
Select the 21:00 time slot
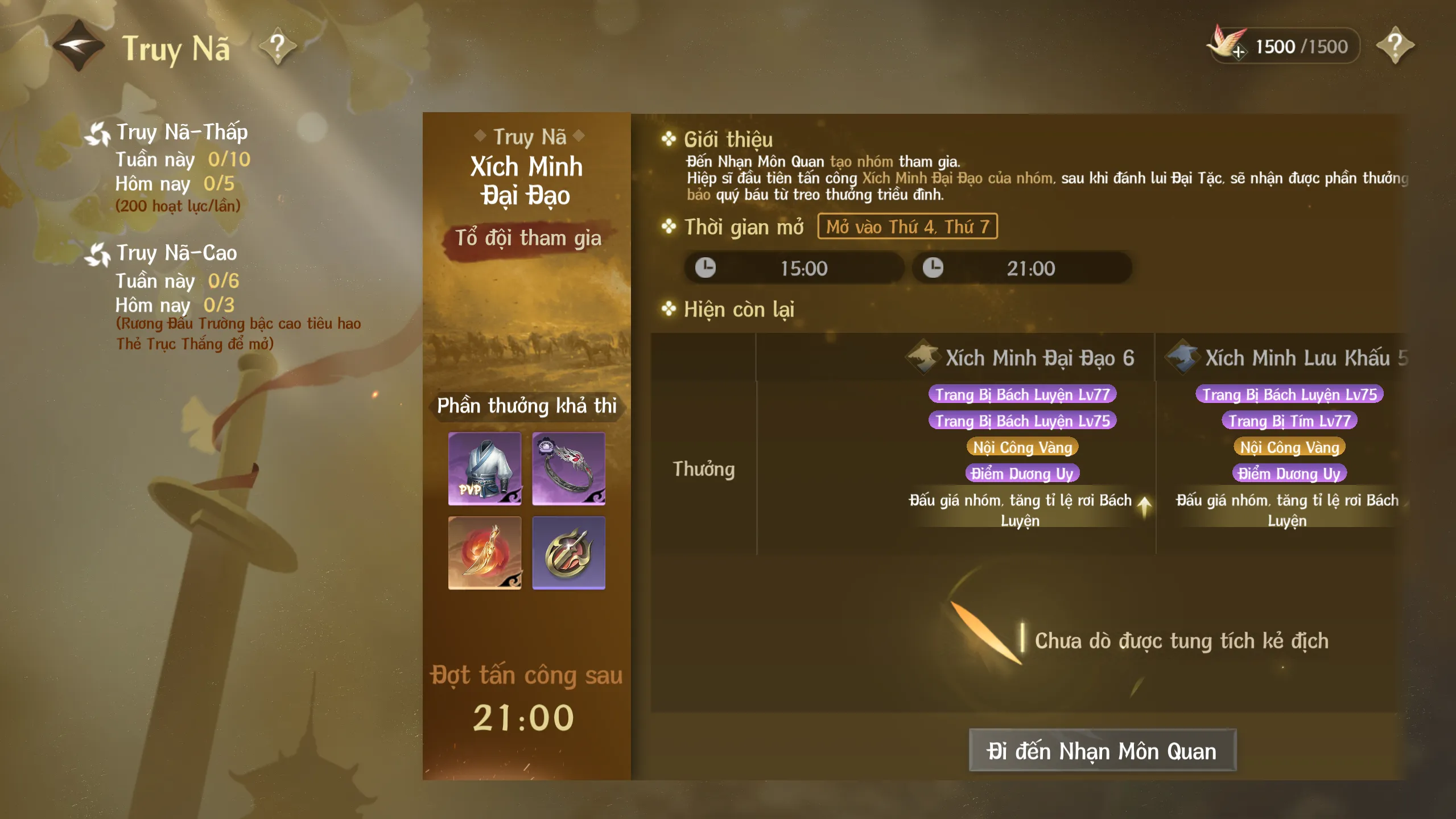click(1021, 268)
